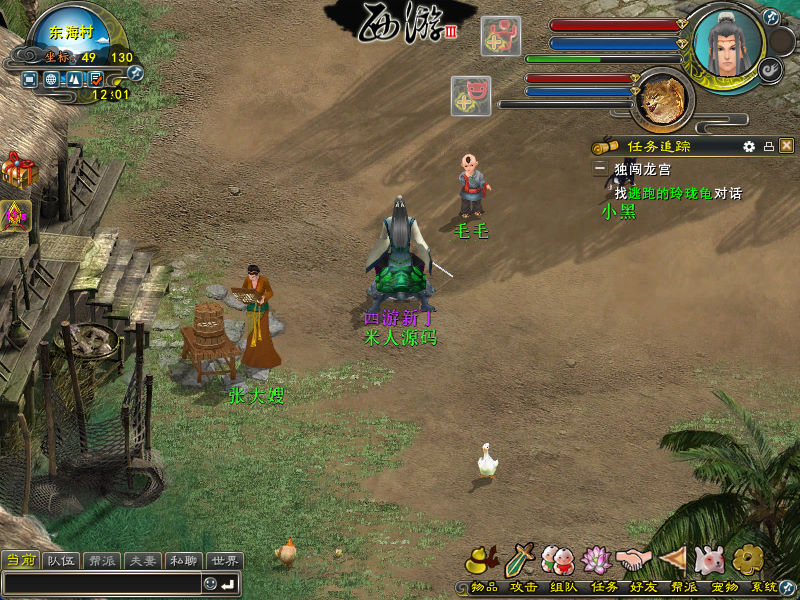
Task: Open the world map globe button
Action: pyautogui.click(x=49, y=78)
